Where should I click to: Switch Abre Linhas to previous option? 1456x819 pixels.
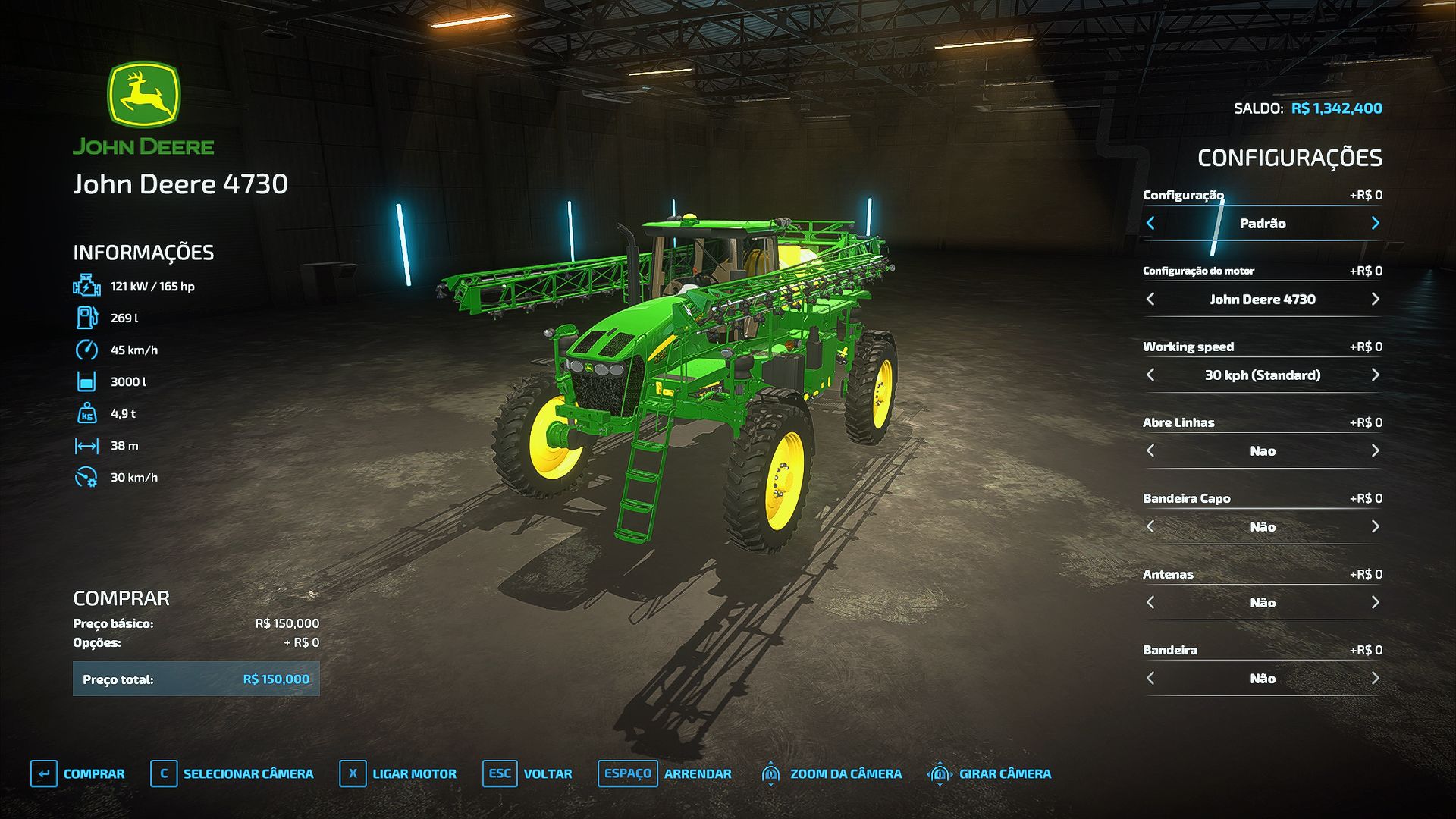[1150, 450]
